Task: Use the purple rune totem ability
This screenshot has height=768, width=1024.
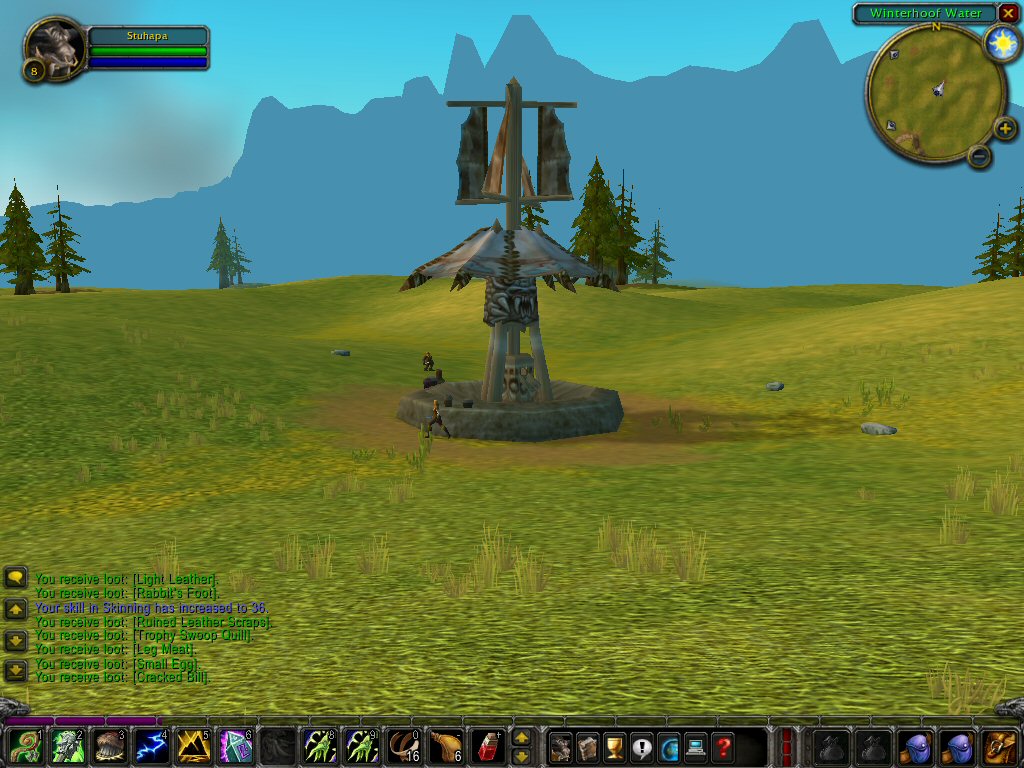Action: (x=235, y=747)
